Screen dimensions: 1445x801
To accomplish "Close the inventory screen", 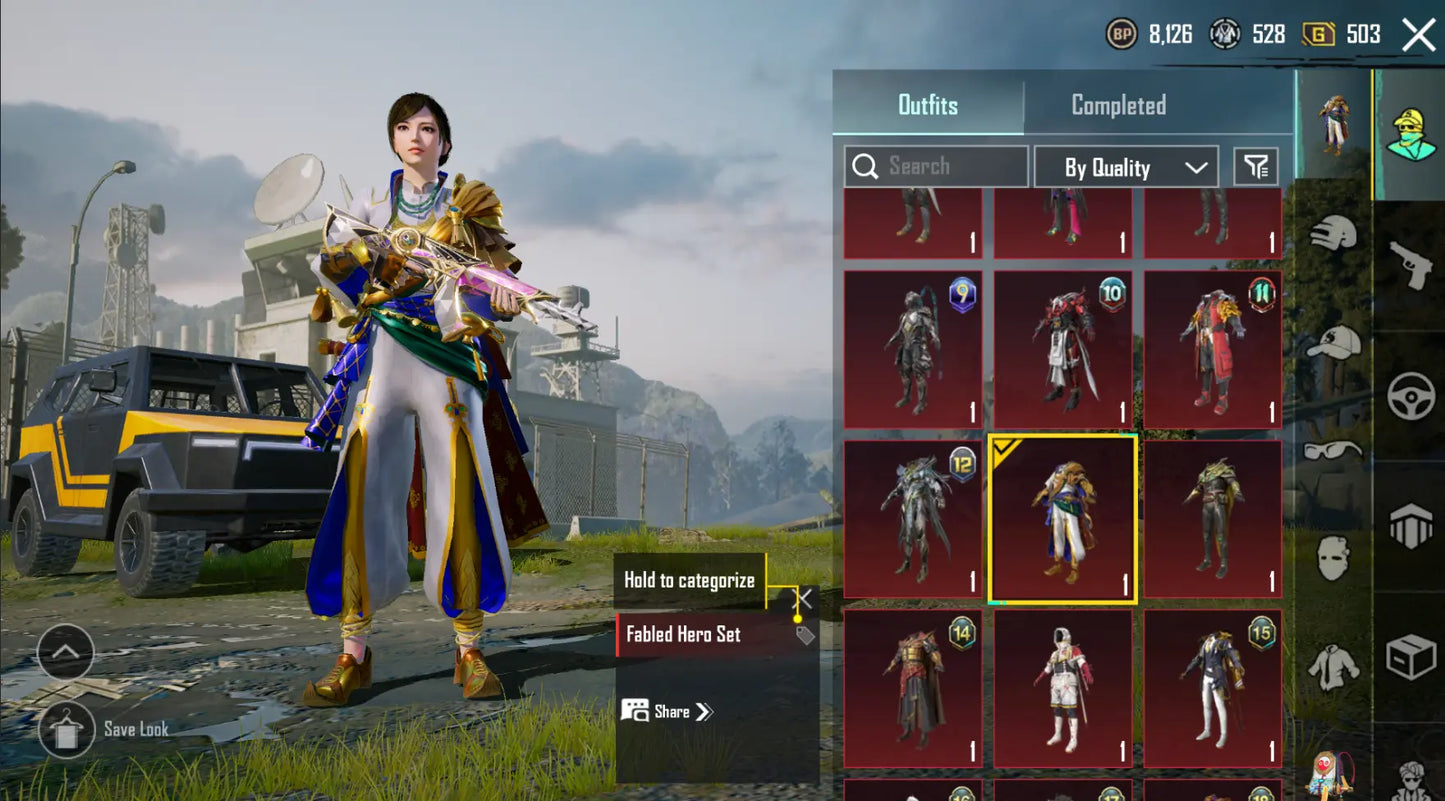I will click(1418, 35).
